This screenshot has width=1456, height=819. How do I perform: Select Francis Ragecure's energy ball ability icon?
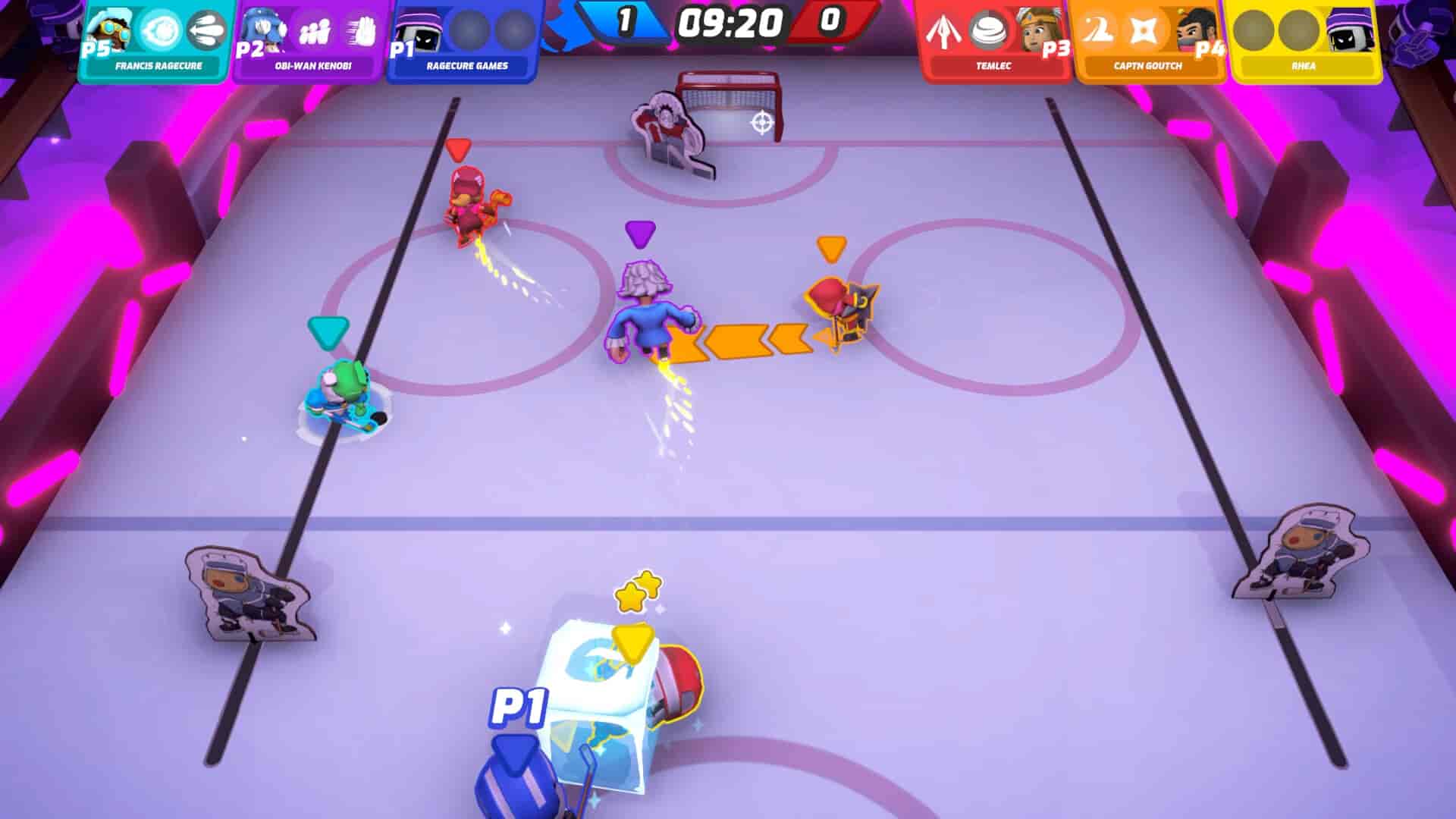pos(159,29)
